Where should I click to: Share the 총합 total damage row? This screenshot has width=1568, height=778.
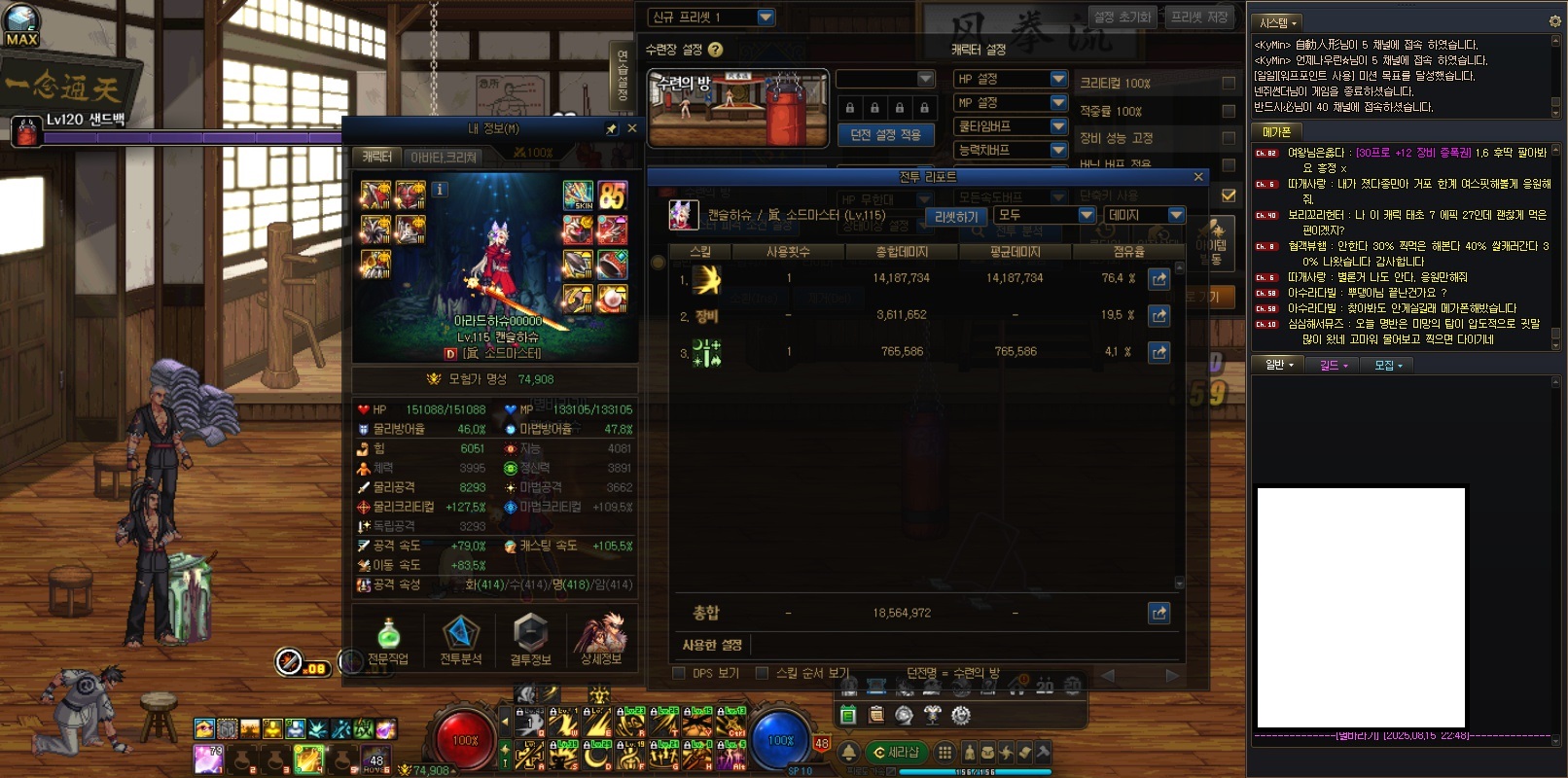point(1158,613)
